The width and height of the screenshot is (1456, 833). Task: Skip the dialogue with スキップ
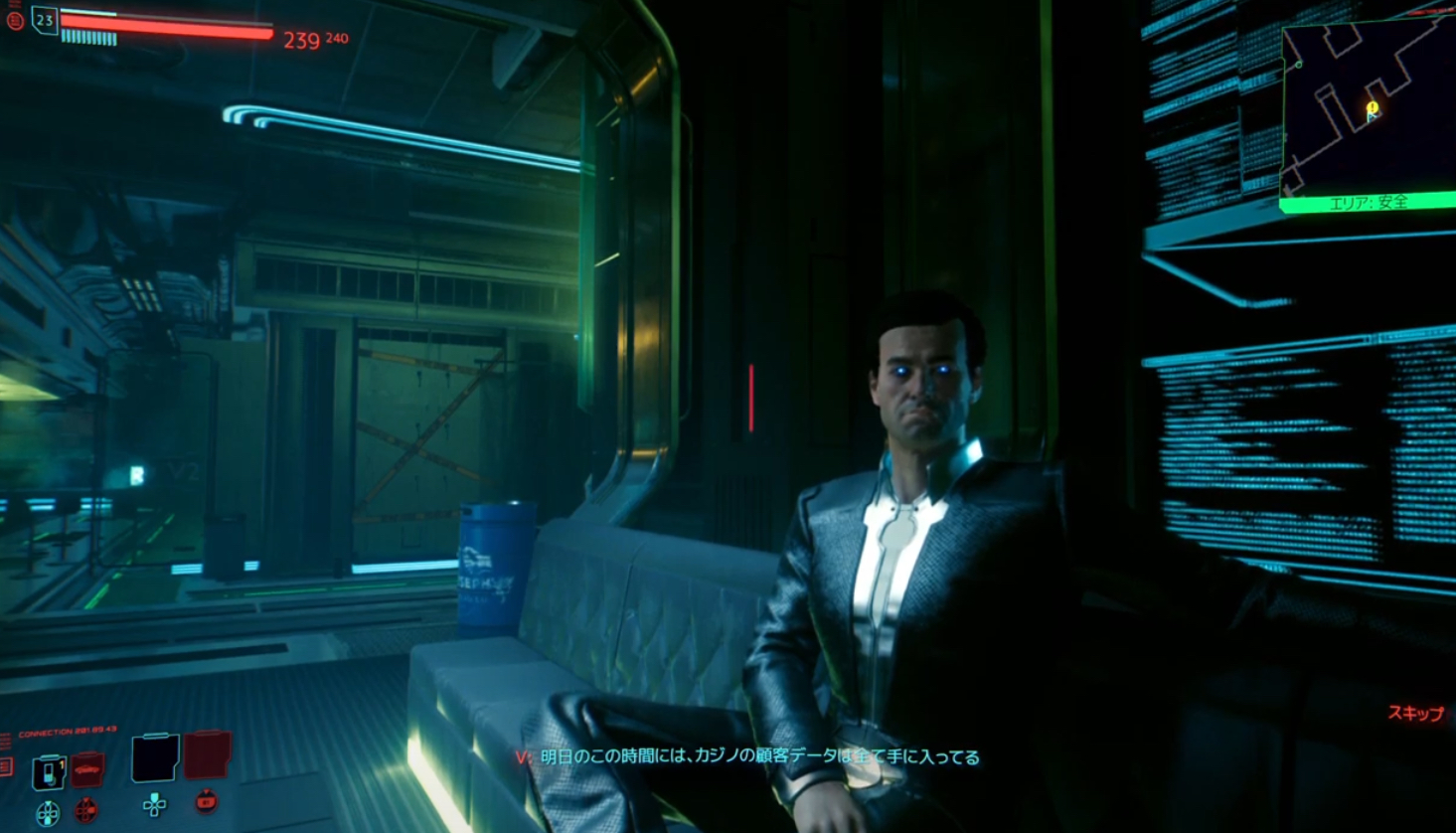point(1415,713)
